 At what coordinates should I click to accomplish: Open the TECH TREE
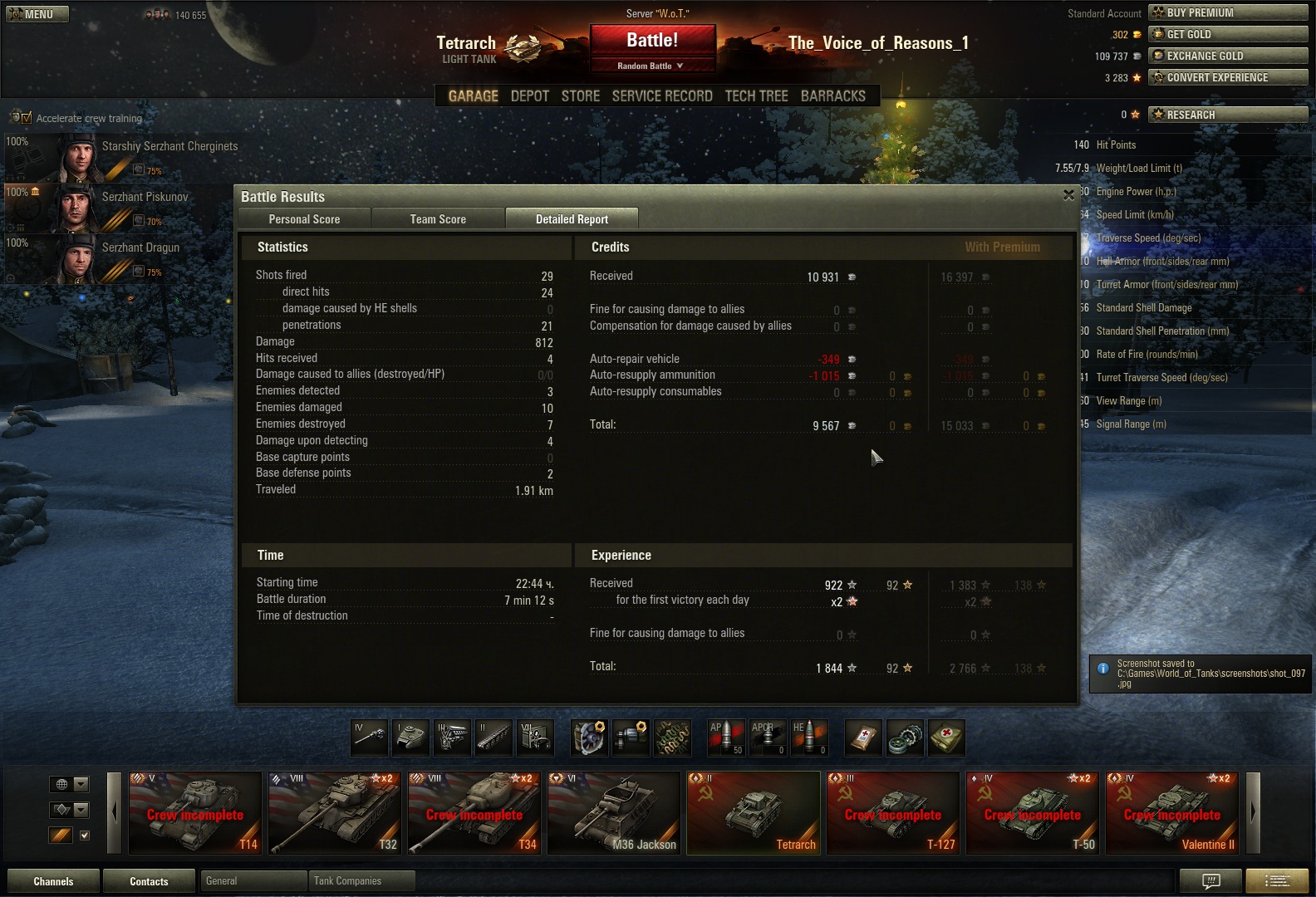[756, 96]
